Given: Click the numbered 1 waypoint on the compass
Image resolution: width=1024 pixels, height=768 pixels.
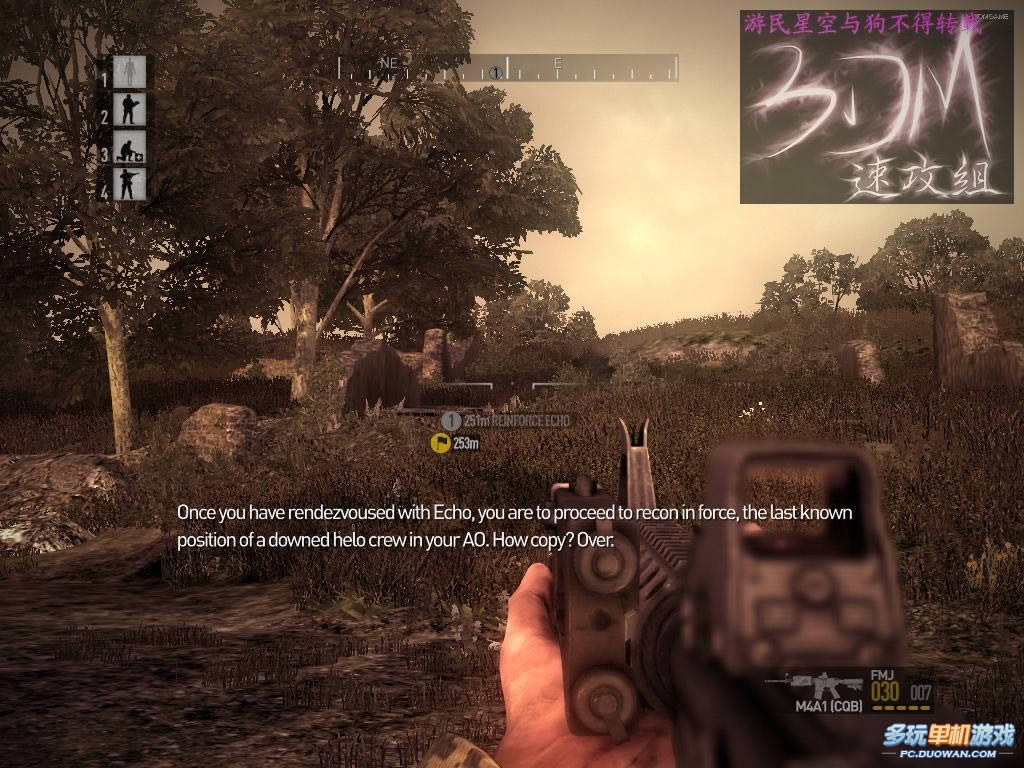Looking at the screenshot, I should [x=496, y=72].
